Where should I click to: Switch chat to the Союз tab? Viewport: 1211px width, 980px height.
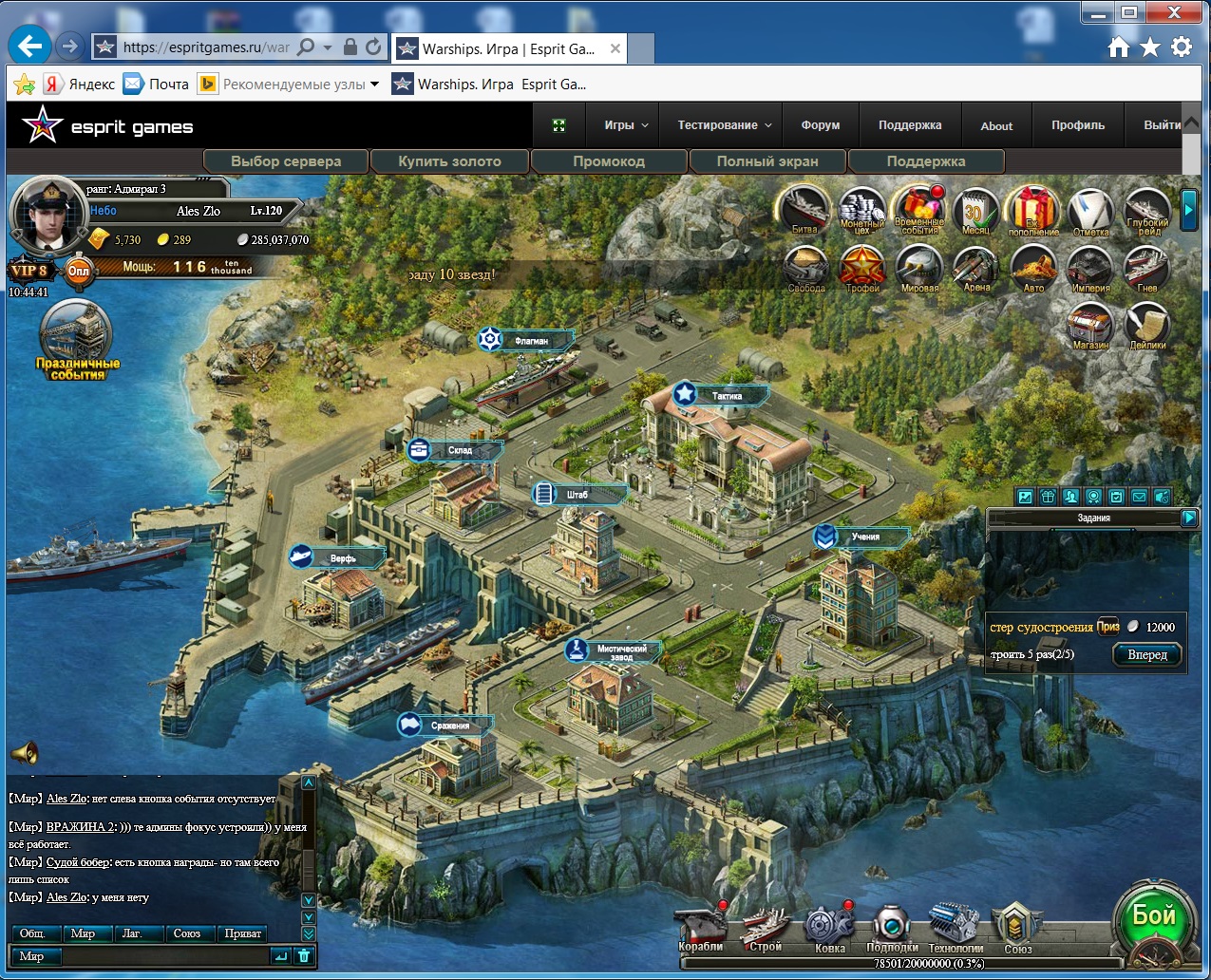click(x=187, y=933)
